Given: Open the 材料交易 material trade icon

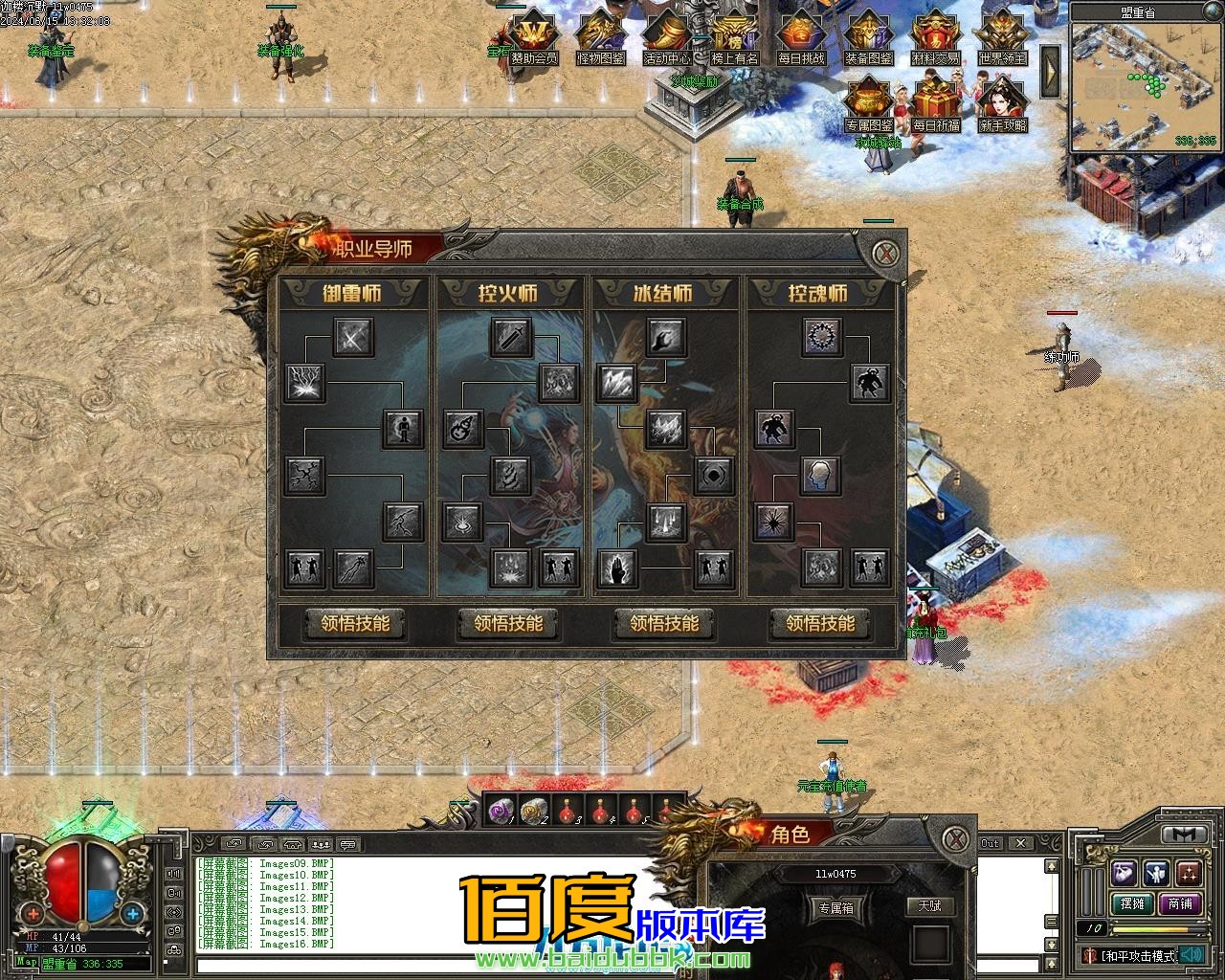Looking at the screenshot, I should coord(935,33).
